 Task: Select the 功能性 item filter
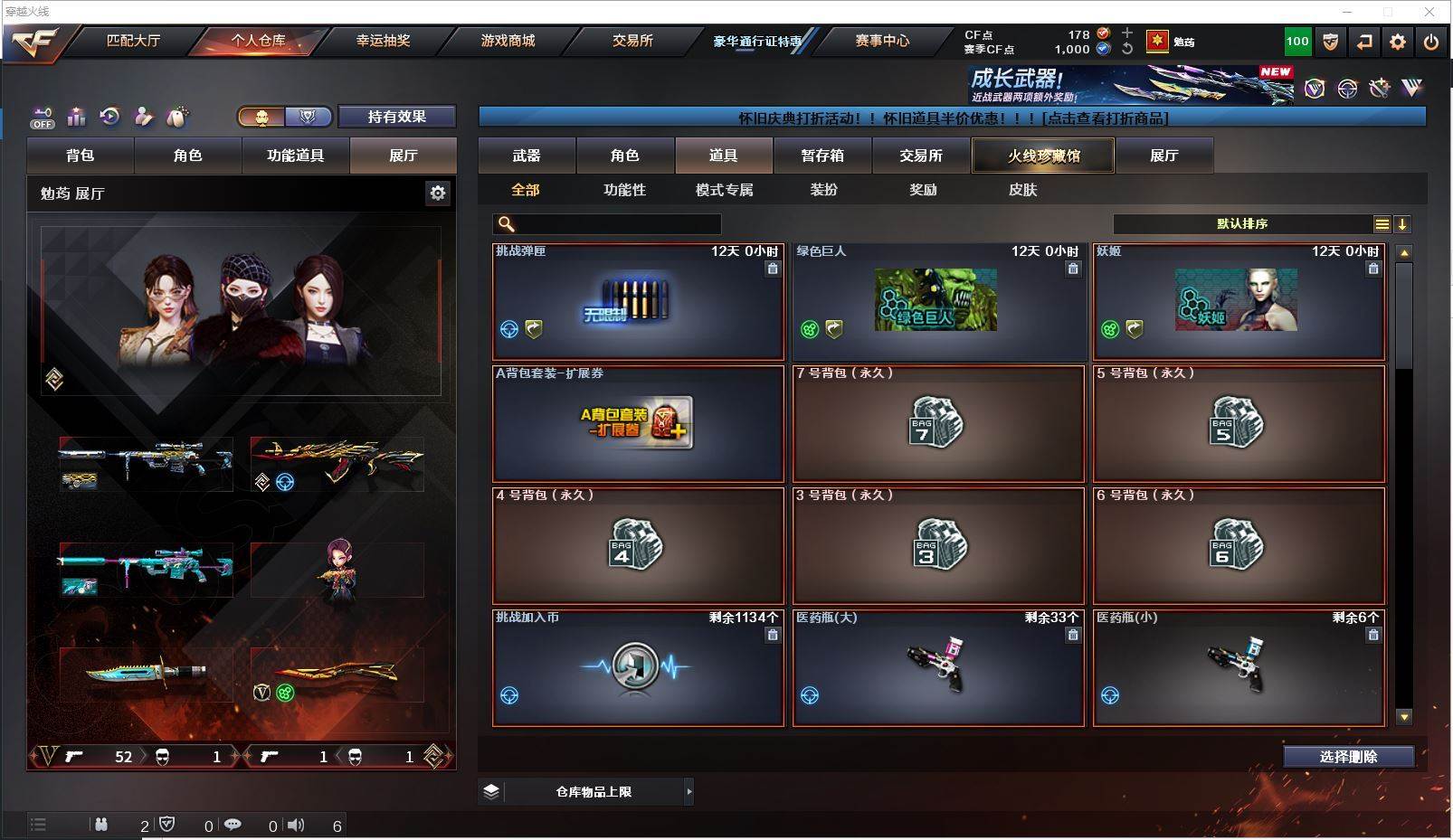(x=624, y=190)
